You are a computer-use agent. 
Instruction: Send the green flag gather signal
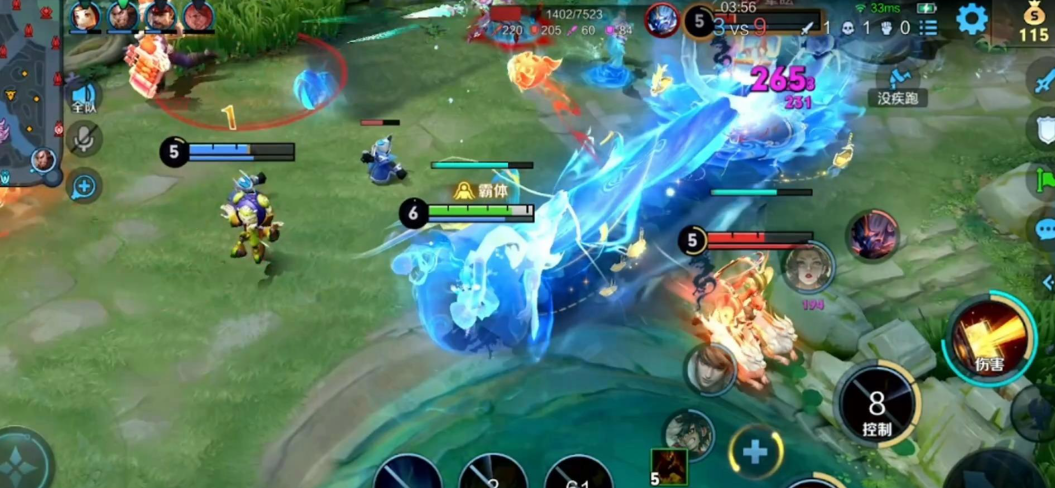[x=1042, y=181]
